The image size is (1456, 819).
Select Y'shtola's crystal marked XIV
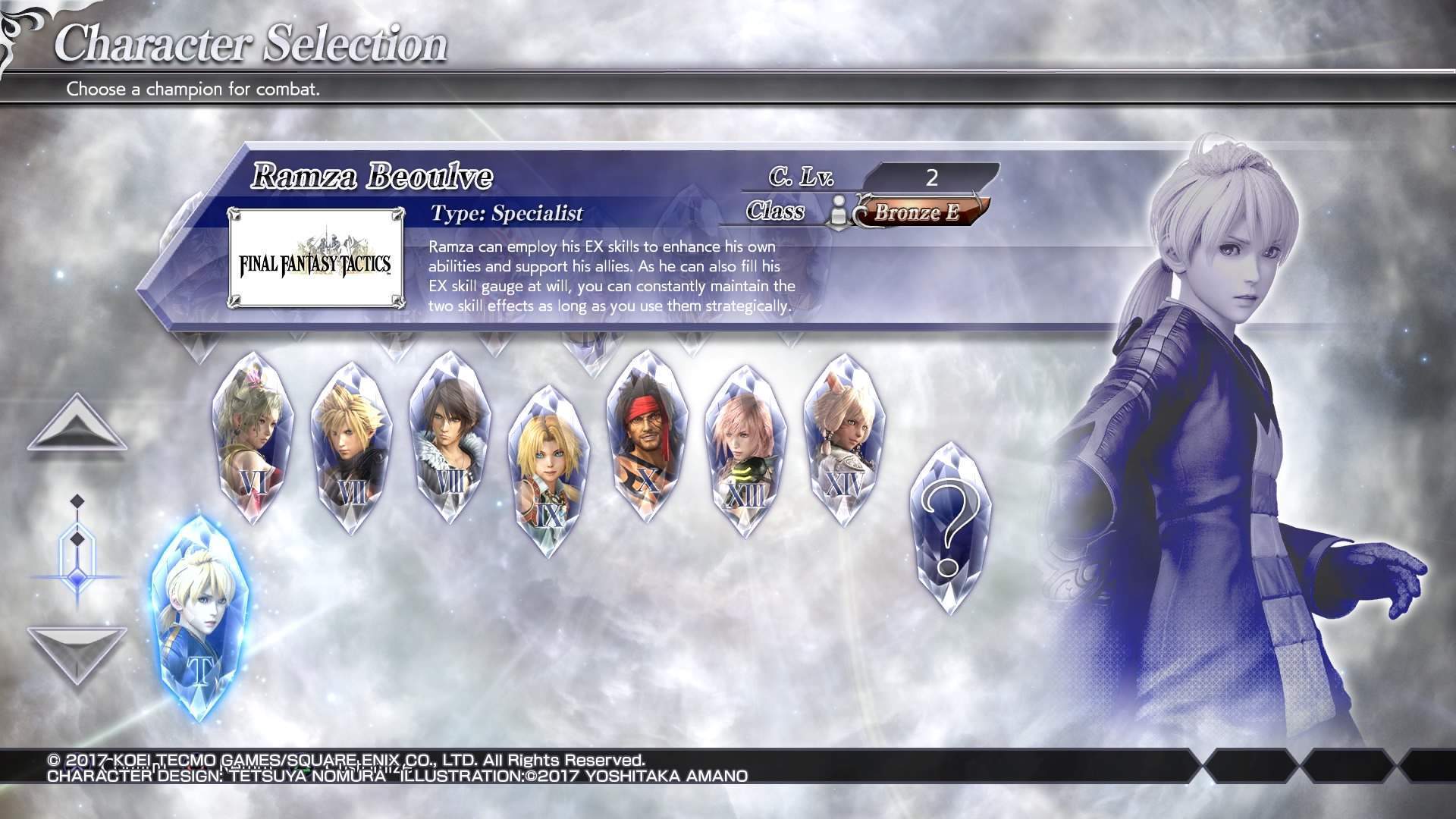[x=844, y=441]
